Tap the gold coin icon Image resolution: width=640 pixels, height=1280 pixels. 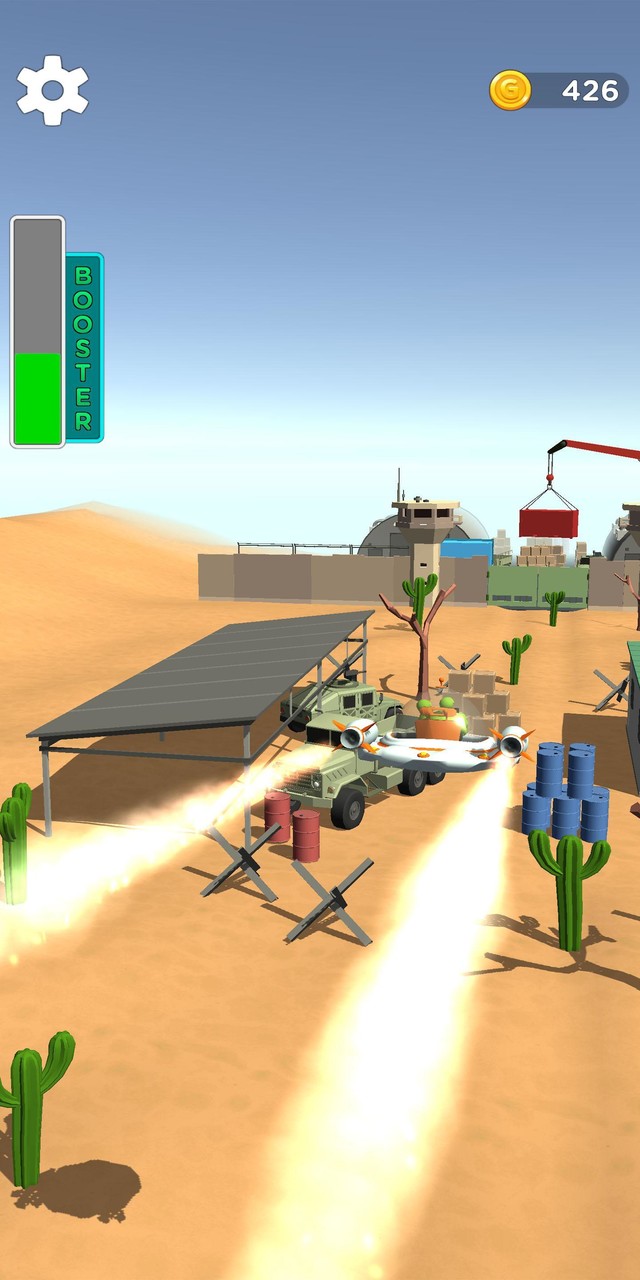click(x=510, y=90)
